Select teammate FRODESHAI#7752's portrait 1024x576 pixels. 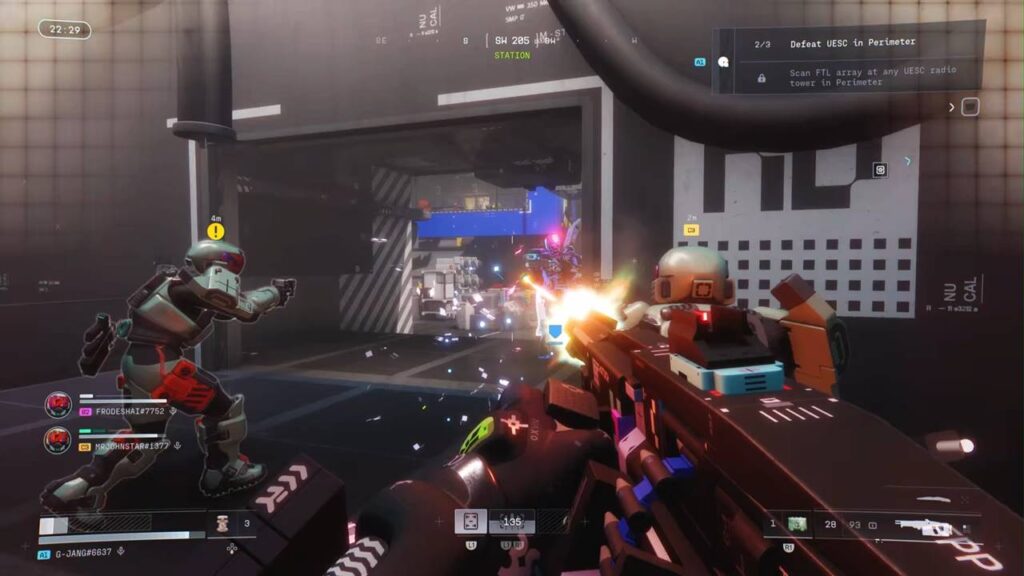[x=58, y=405]
